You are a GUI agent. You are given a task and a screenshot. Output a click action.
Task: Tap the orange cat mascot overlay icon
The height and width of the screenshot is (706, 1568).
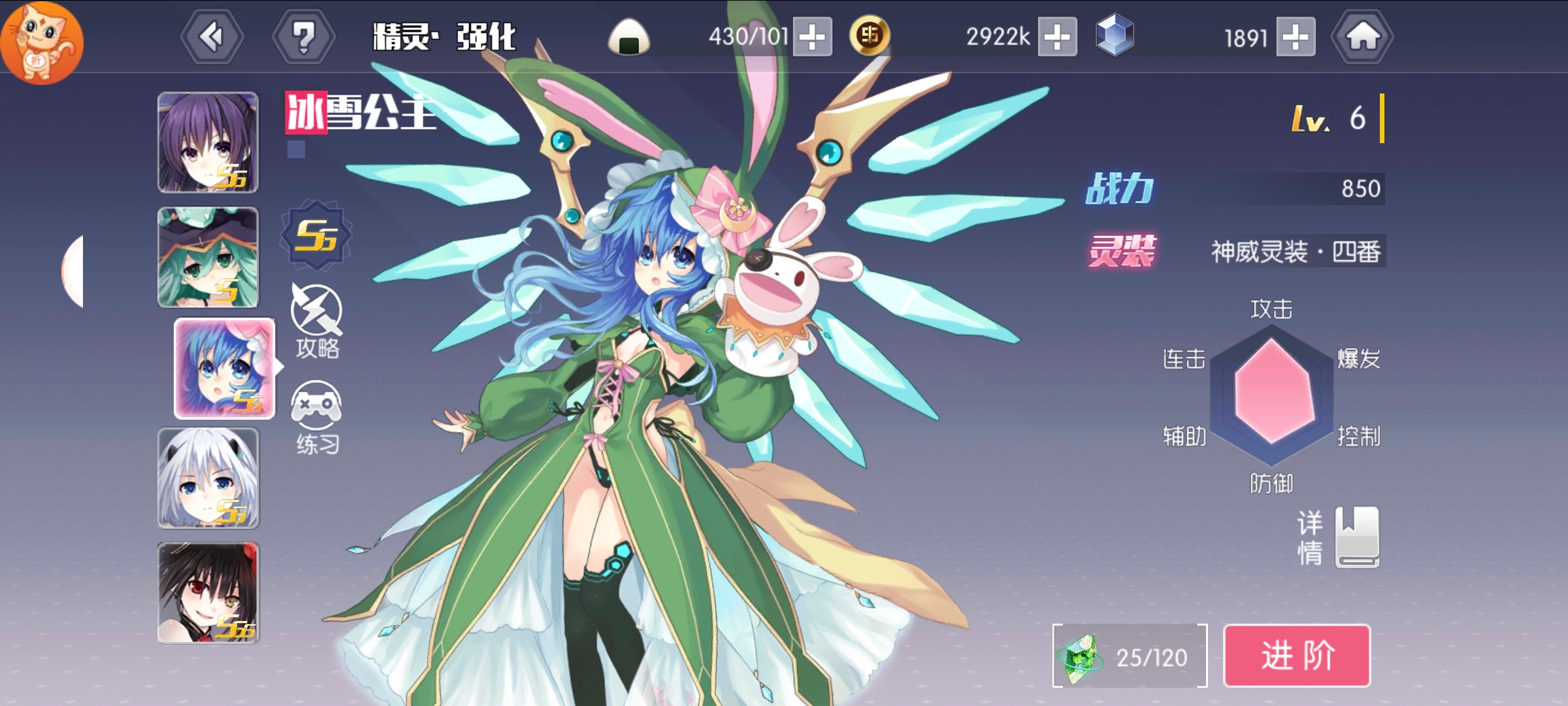point(41,42)
